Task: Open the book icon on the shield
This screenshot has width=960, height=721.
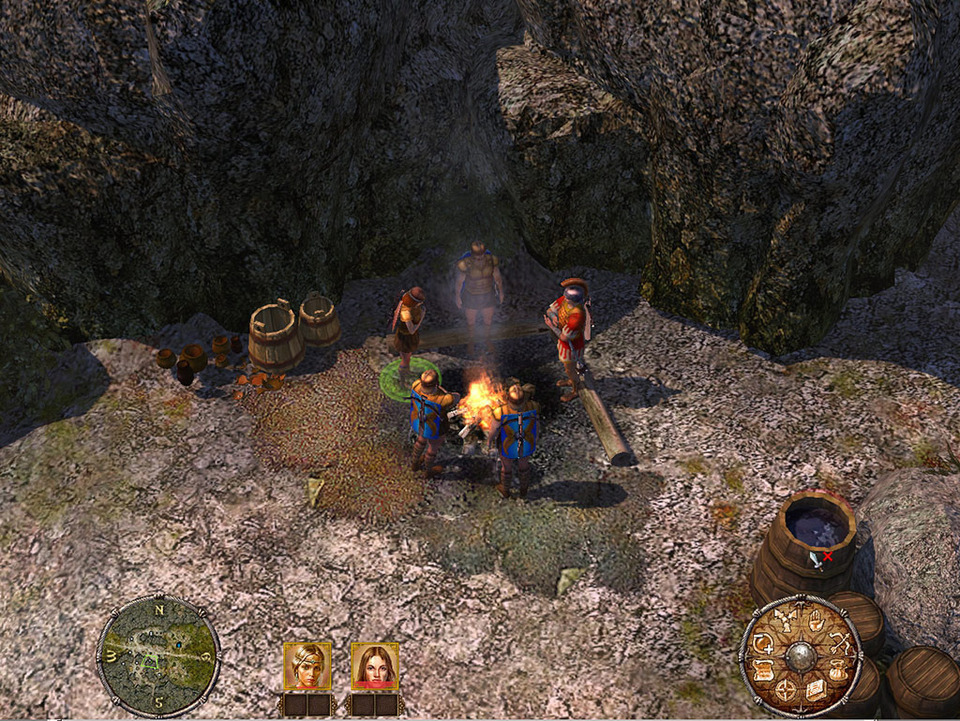Action: [816, 690]
